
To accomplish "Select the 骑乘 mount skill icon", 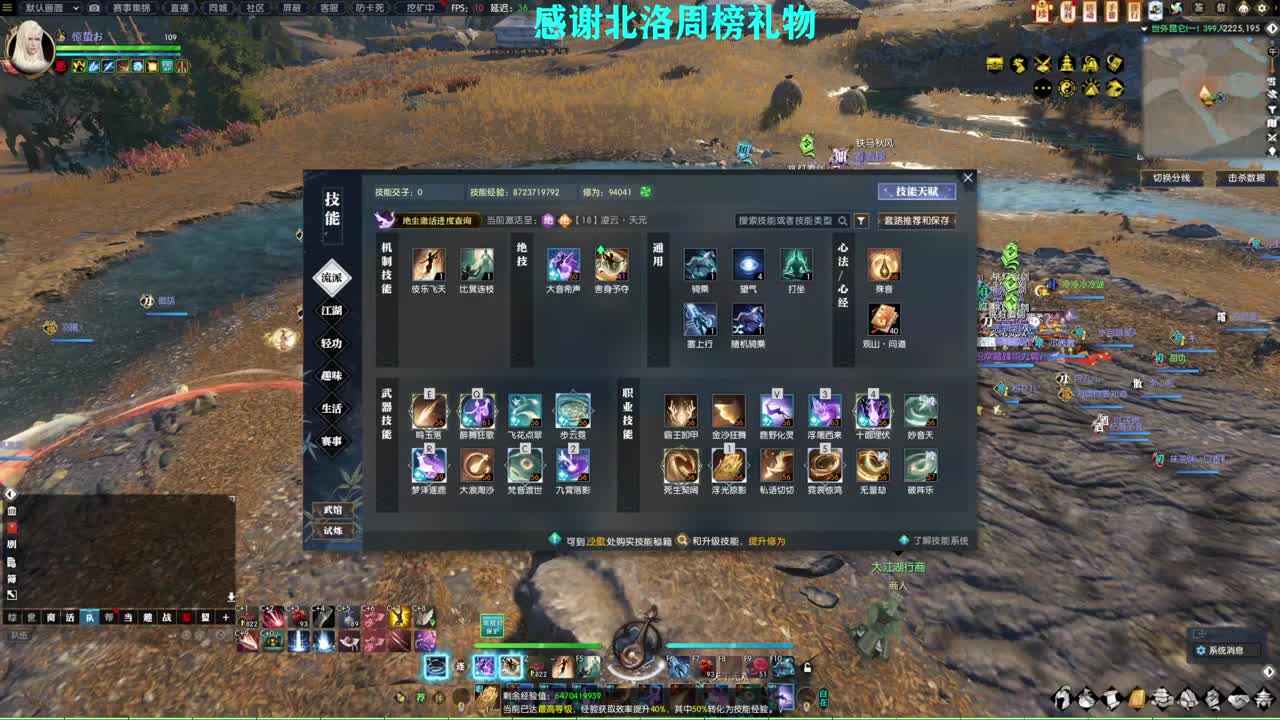I will [698, 265].
